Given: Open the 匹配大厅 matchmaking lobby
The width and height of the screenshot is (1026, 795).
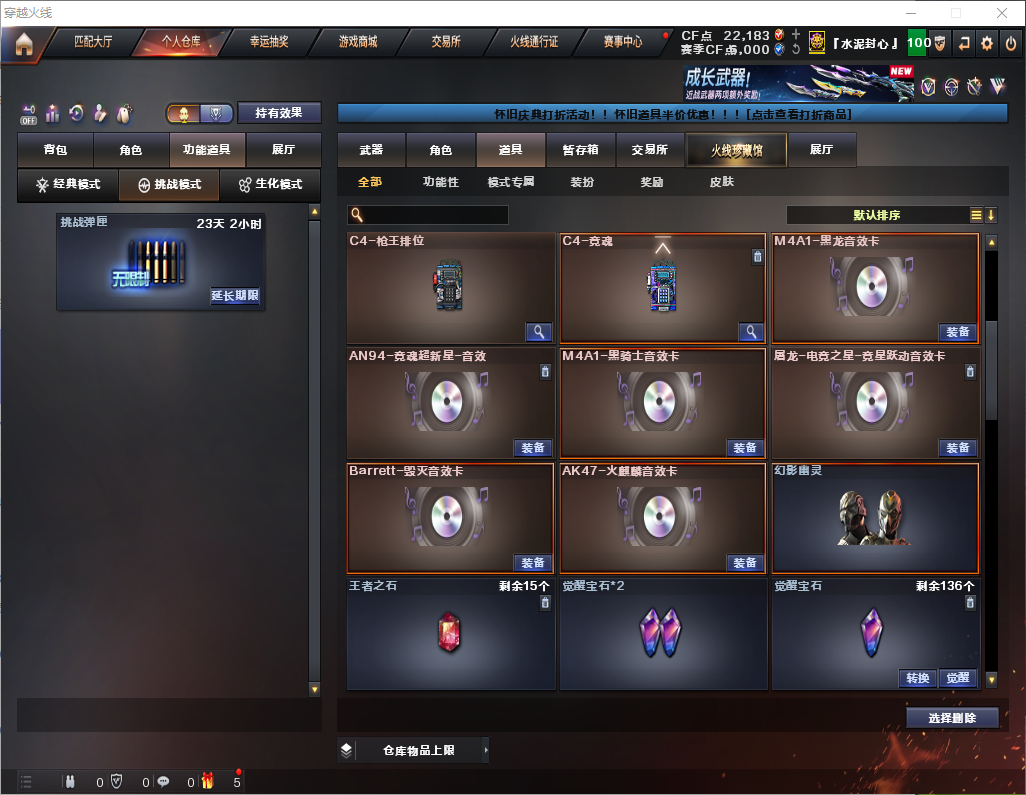Looking at the screenshot, I should (x=93, y=42).
